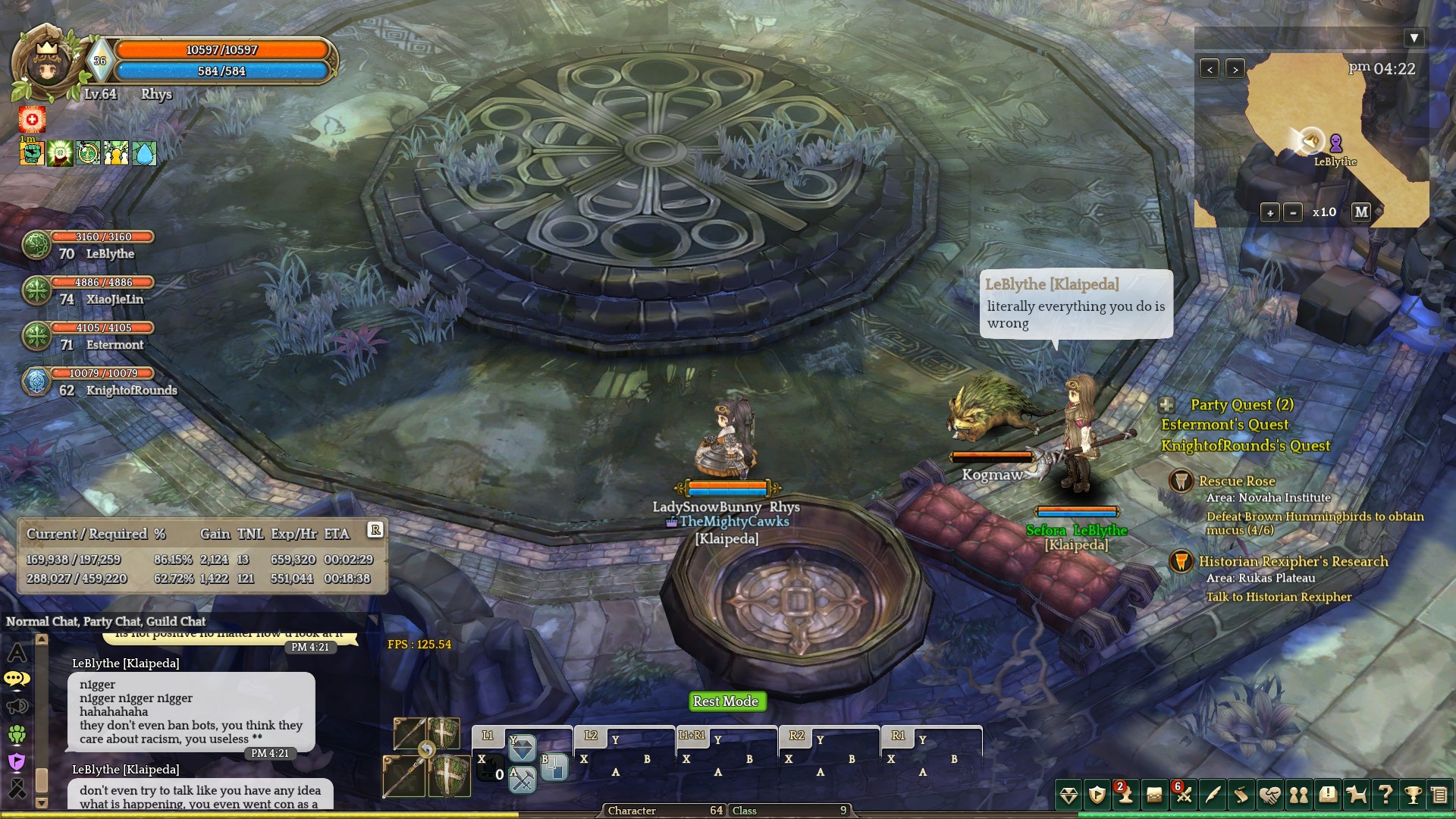This screenshot has width=1456, height=819.
Task: Switch to the megaphone shout chat tab
Action: (17, 707)
